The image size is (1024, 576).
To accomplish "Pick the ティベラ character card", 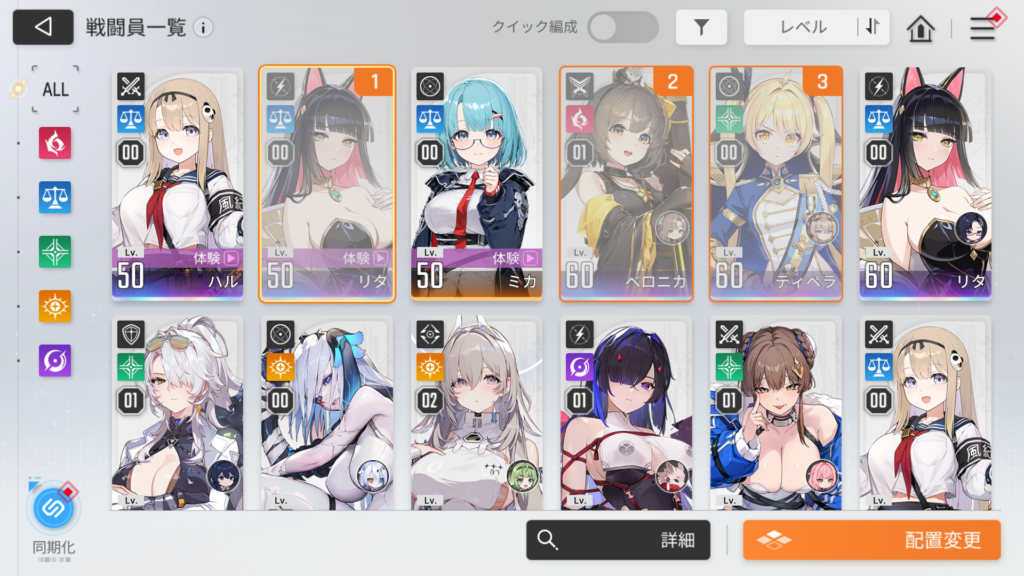I will [x=776, y=184].
